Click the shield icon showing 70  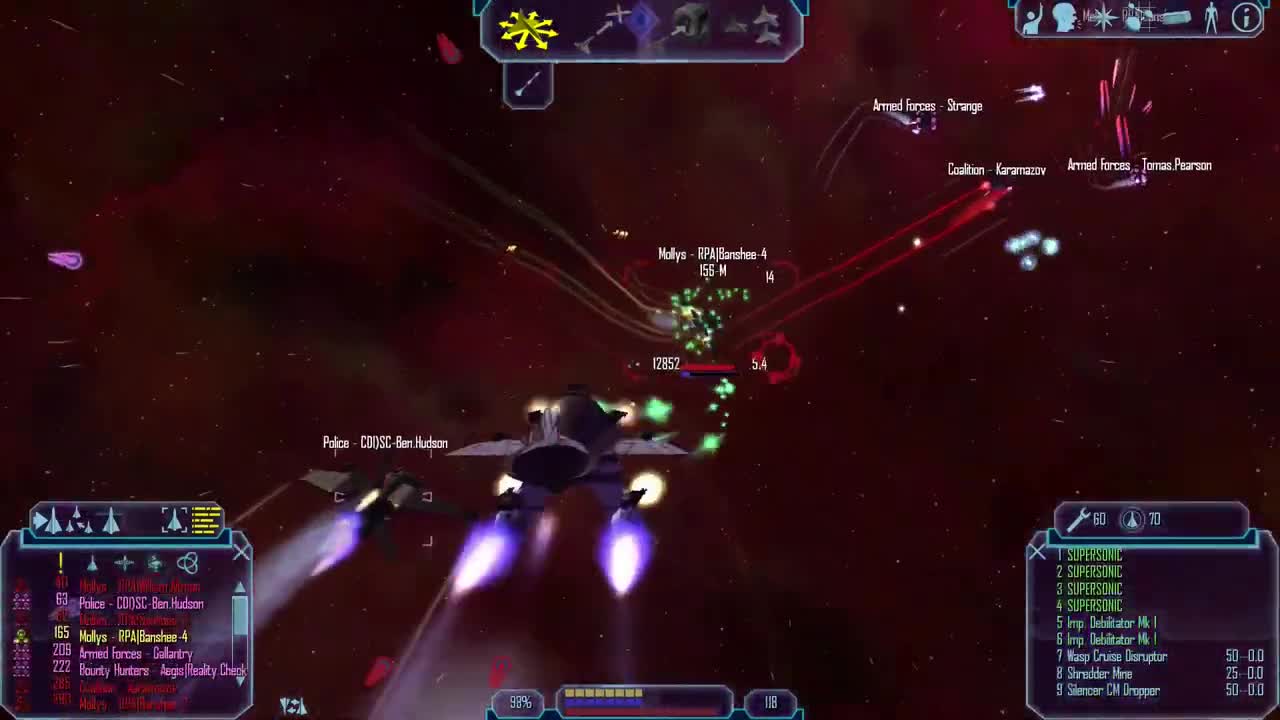pos(1131,519)
